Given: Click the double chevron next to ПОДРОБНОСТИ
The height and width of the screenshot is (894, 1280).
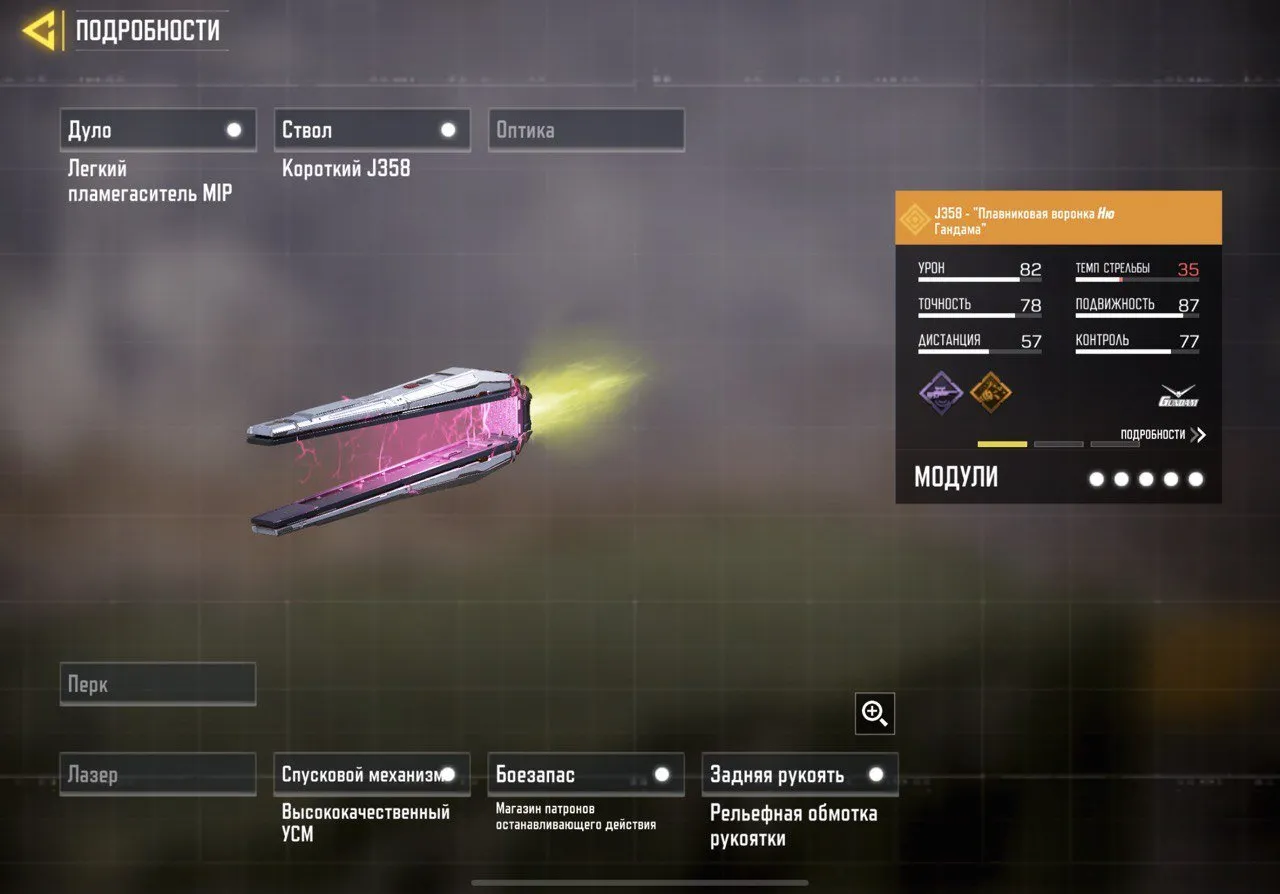Looking at the screenshot, I should point(1199,434).
